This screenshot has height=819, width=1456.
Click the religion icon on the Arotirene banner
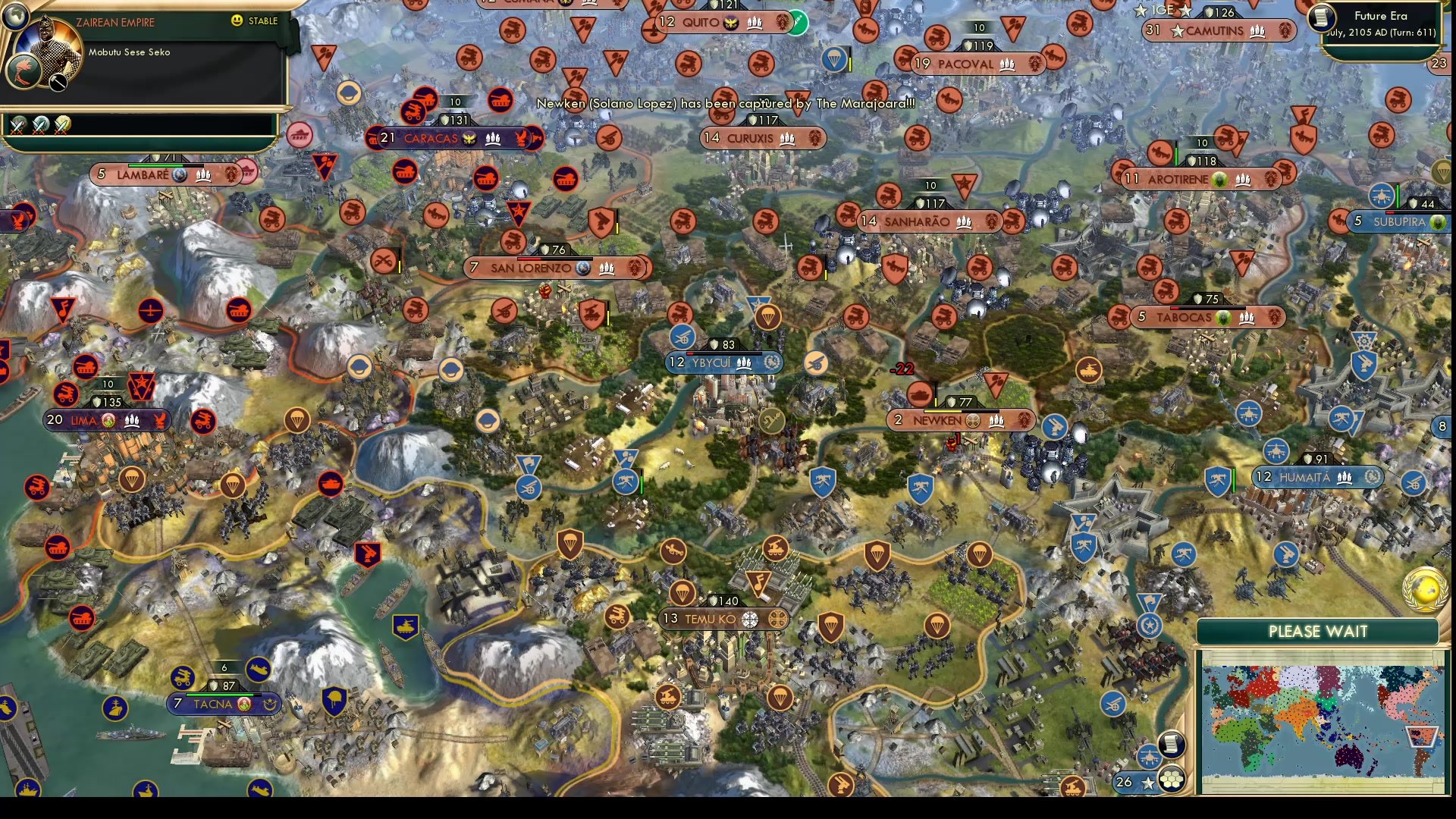(x=1219, y=180)
